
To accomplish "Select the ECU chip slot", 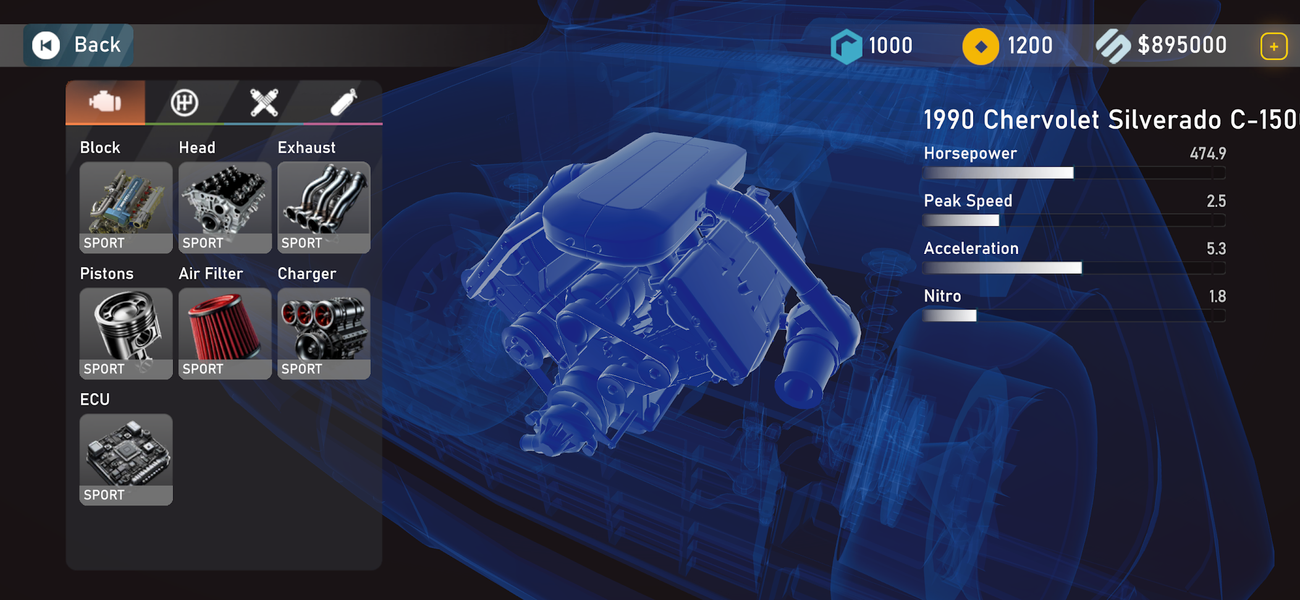I will tap(126, 459).
